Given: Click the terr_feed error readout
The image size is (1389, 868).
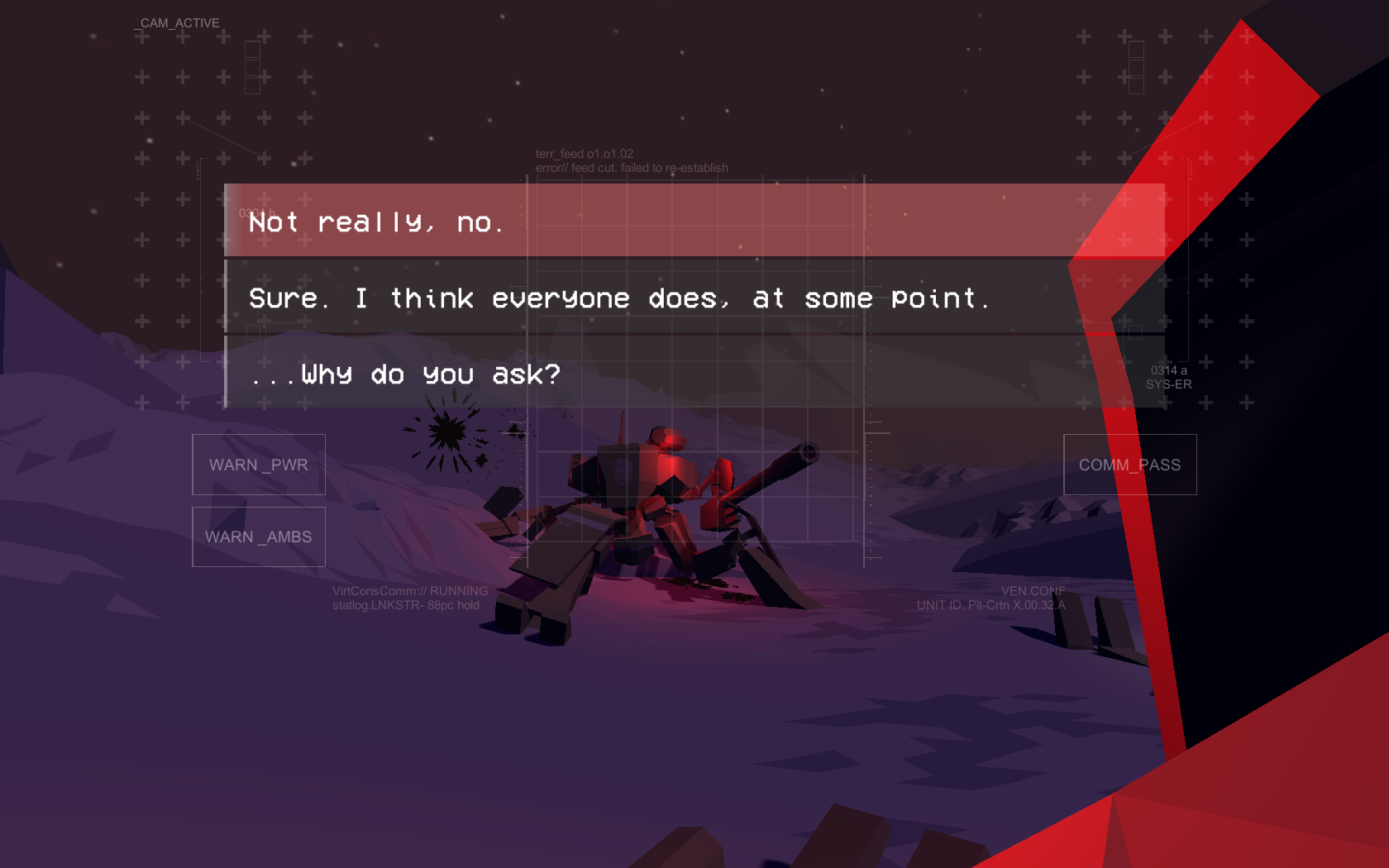Looking at the screenshot, I should 632,167.
